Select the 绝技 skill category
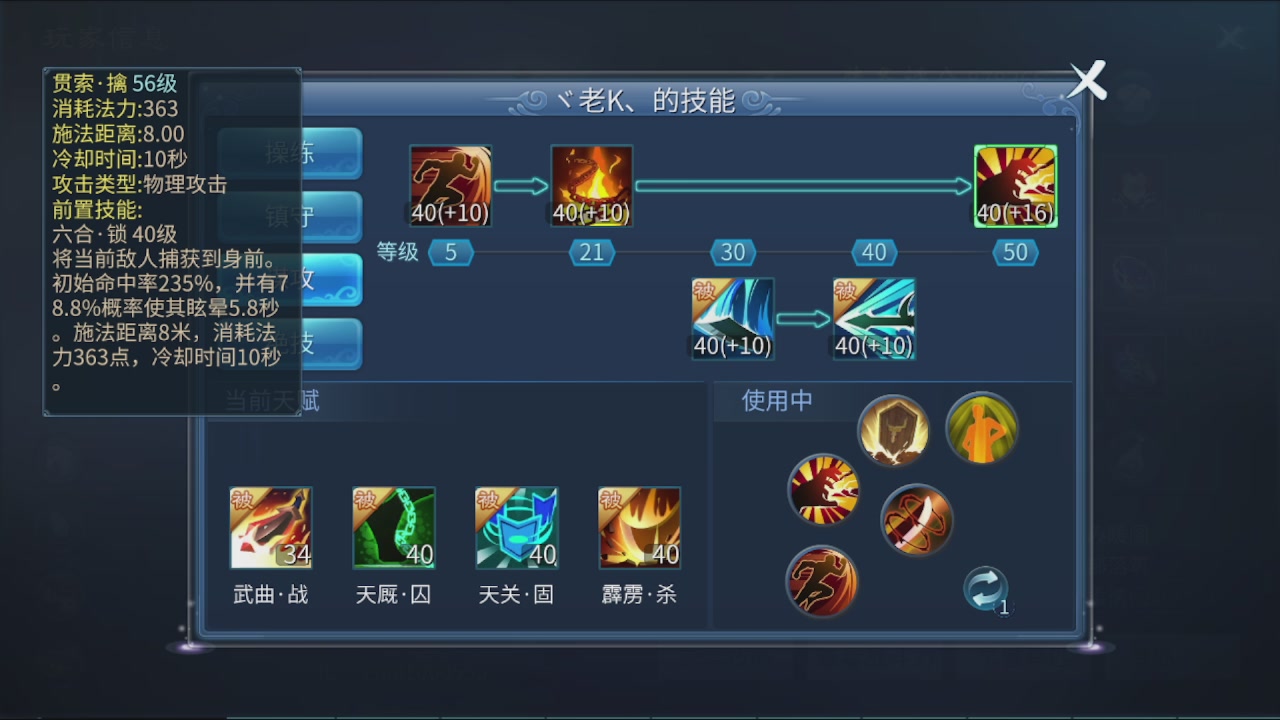1280x720 pixels. point(330,343)
